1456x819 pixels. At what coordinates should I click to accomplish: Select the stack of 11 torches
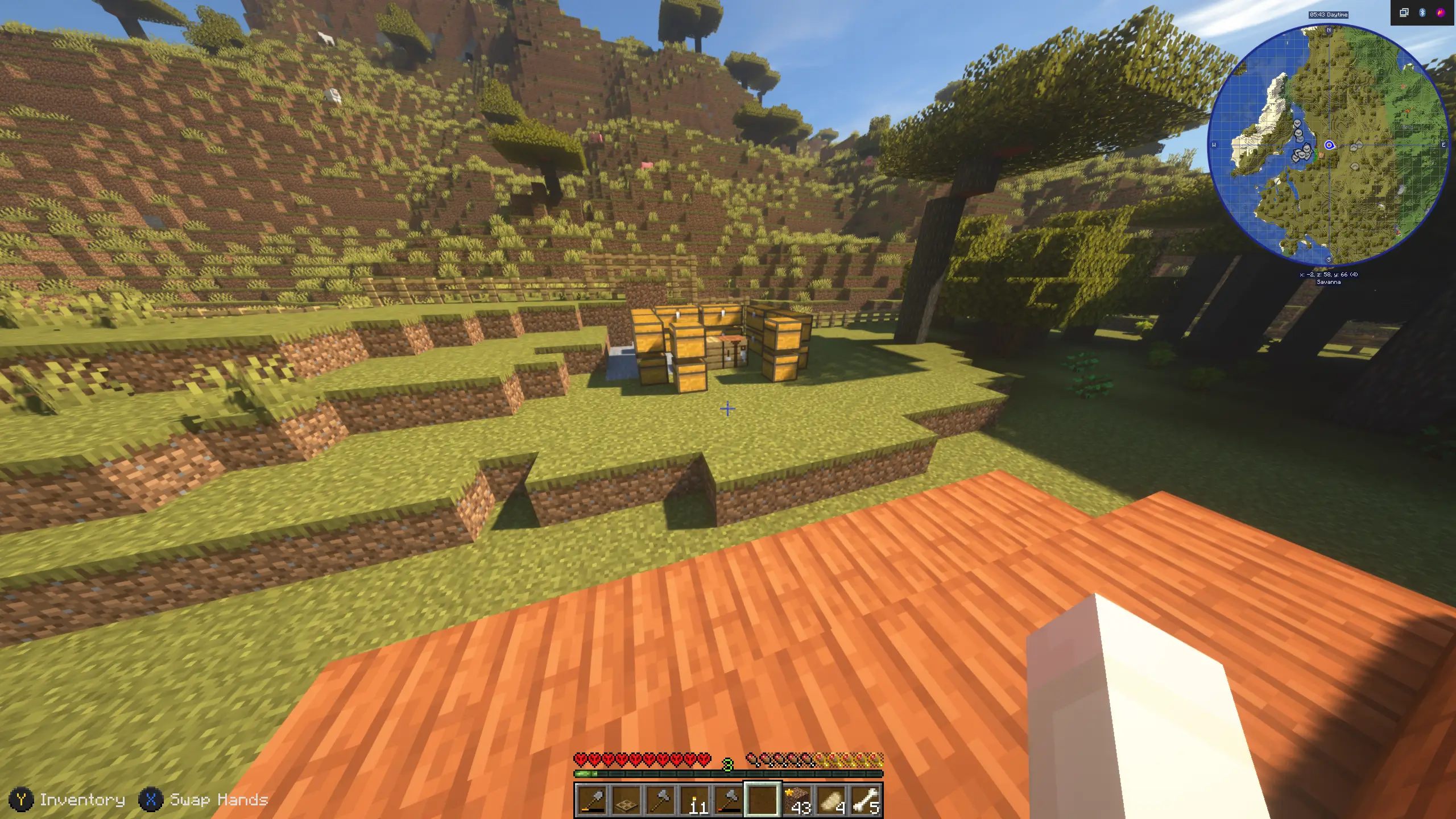[694, 800]
